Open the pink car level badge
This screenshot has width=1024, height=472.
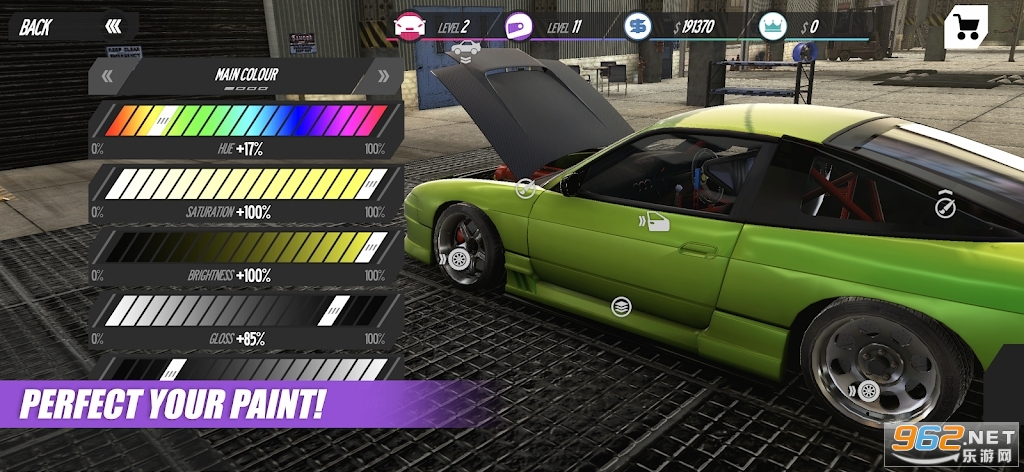point(409,26)
